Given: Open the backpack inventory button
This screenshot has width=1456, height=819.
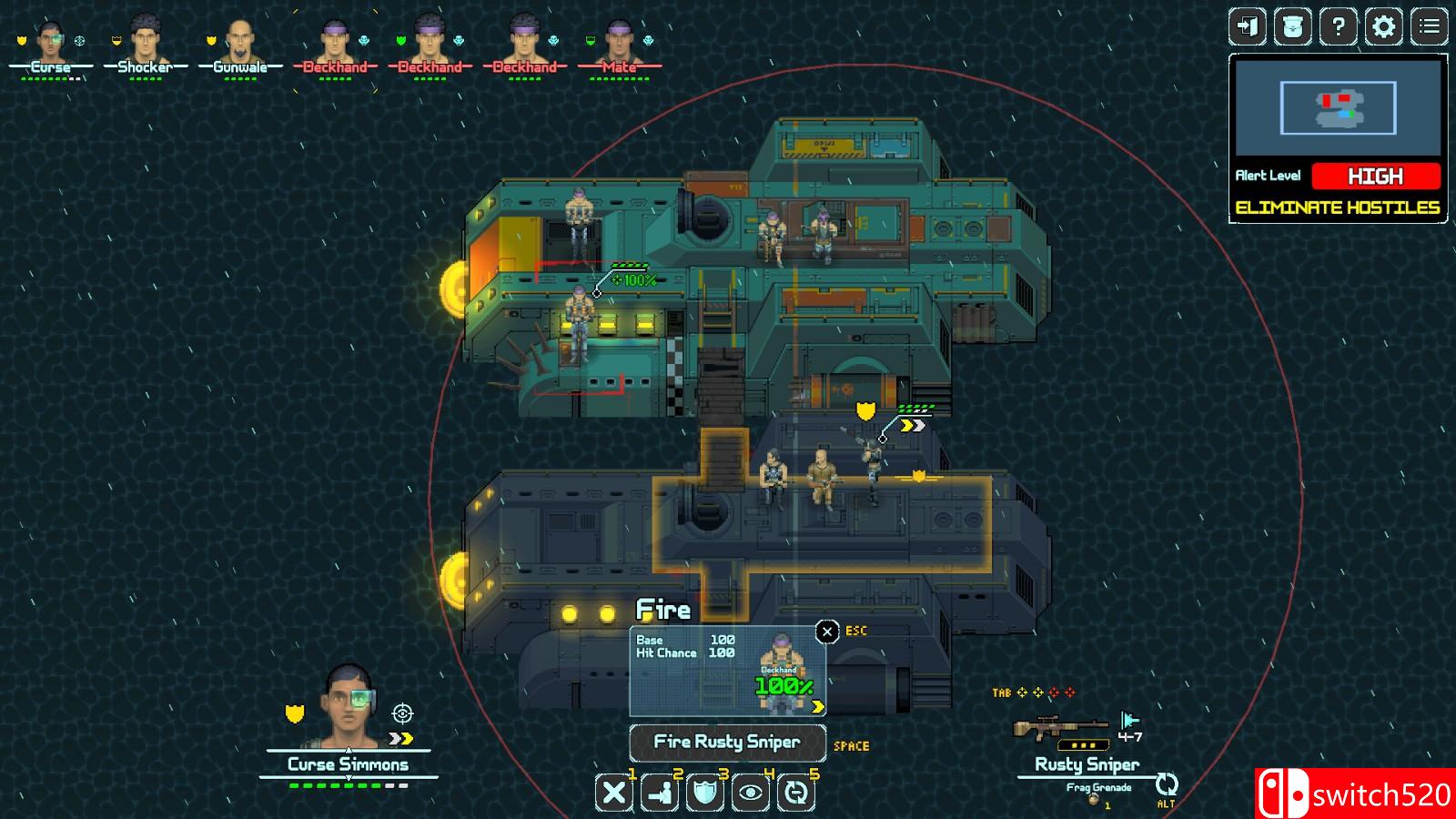Looking at the screenshot, I should (x=1292, y=27).
